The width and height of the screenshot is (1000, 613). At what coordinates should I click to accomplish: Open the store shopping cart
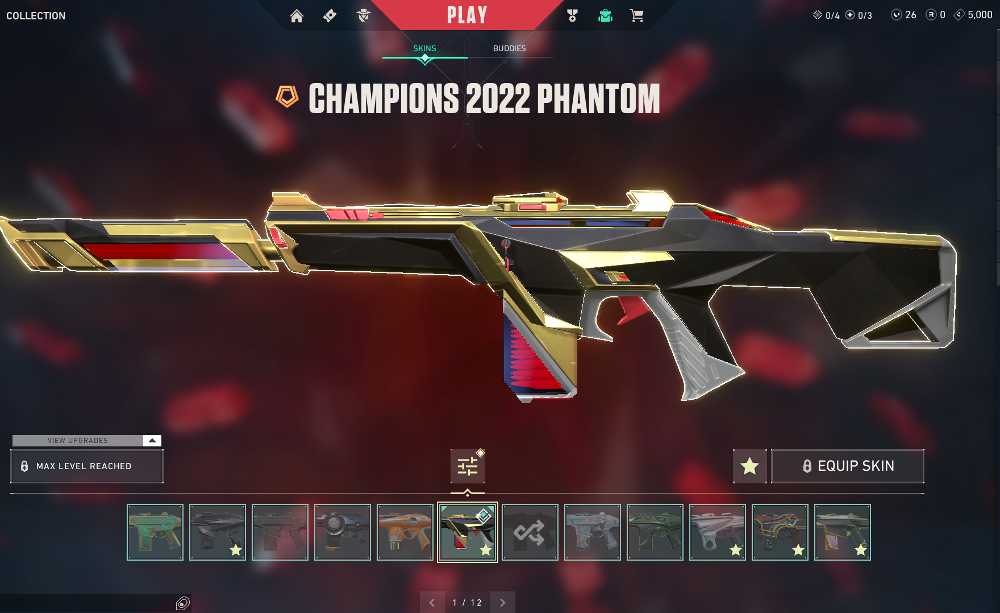636,16
